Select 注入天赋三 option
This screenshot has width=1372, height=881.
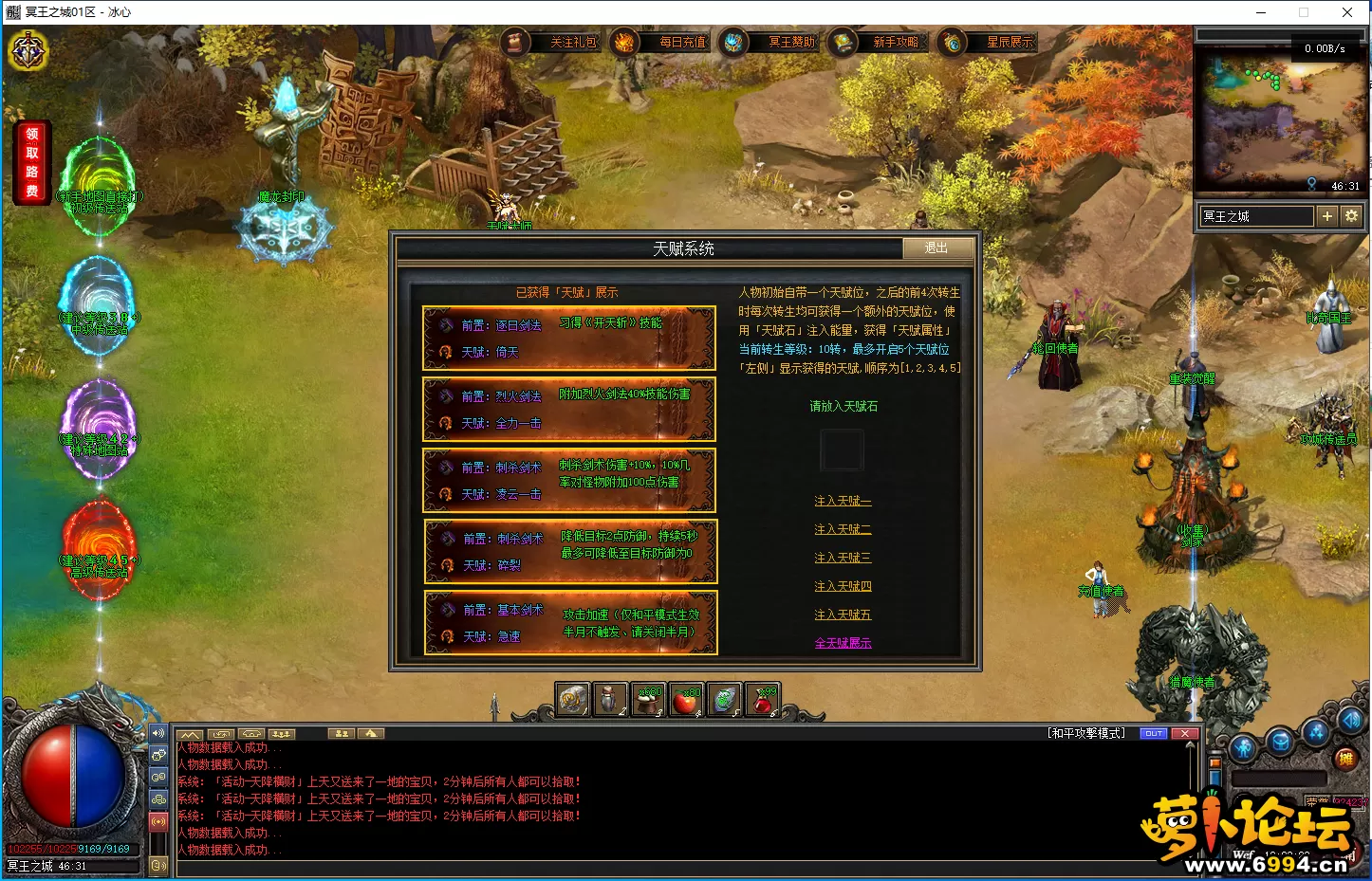pos(843,558)
